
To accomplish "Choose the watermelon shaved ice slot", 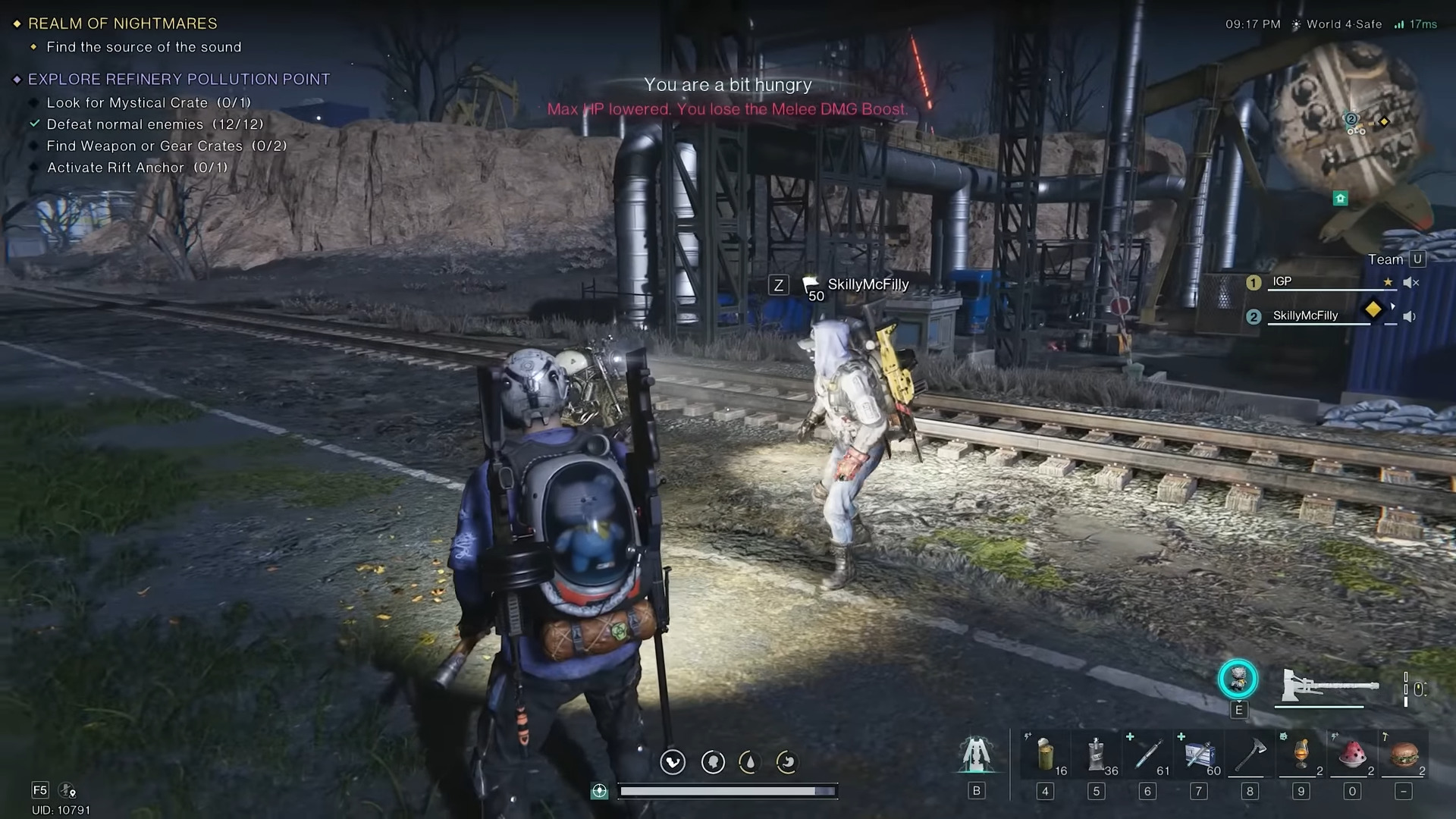I will (1352, 755).
